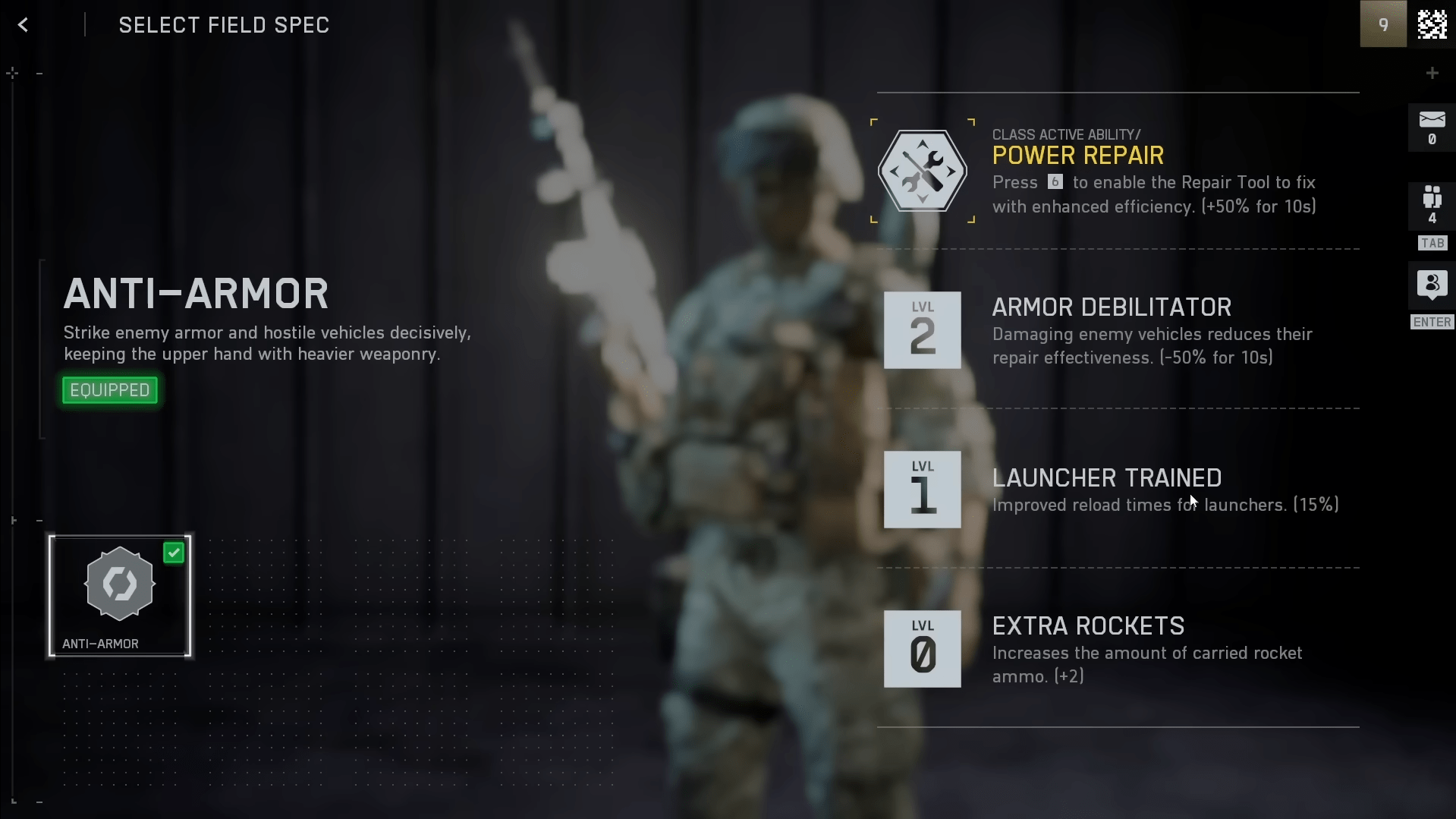Select the Launcher Trained perk text

tap(1107, 478)
